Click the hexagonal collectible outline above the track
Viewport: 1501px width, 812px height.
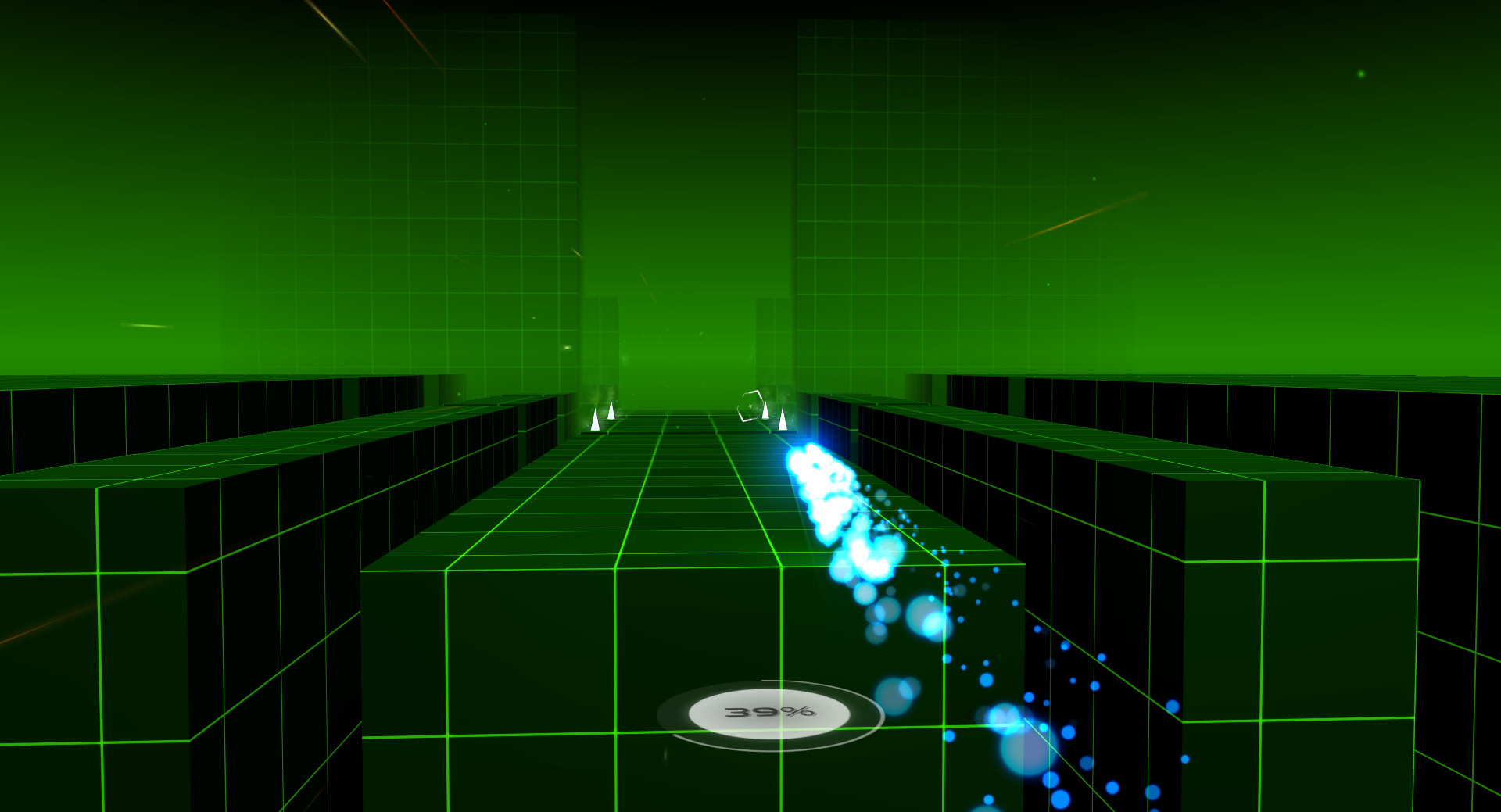(x=750, y=406)
